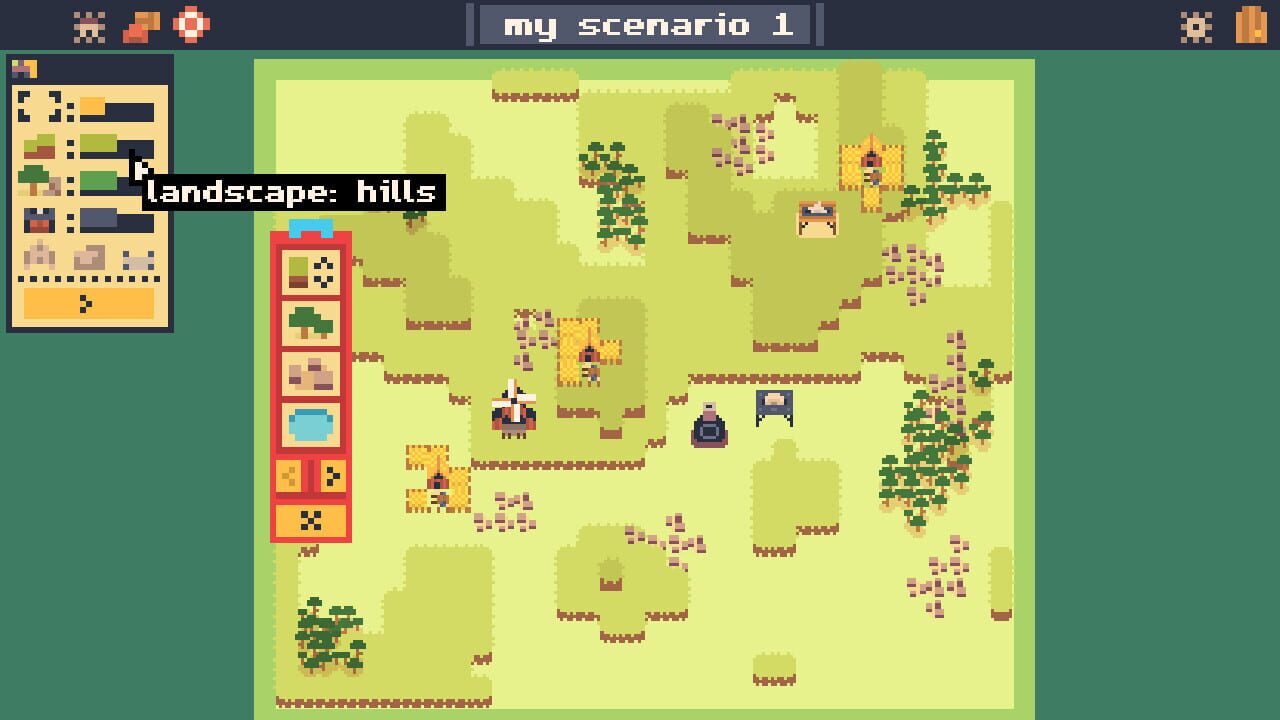Select the terrain painting tool
This screenshot has width=1280, height=720.
tap(310, 272)
